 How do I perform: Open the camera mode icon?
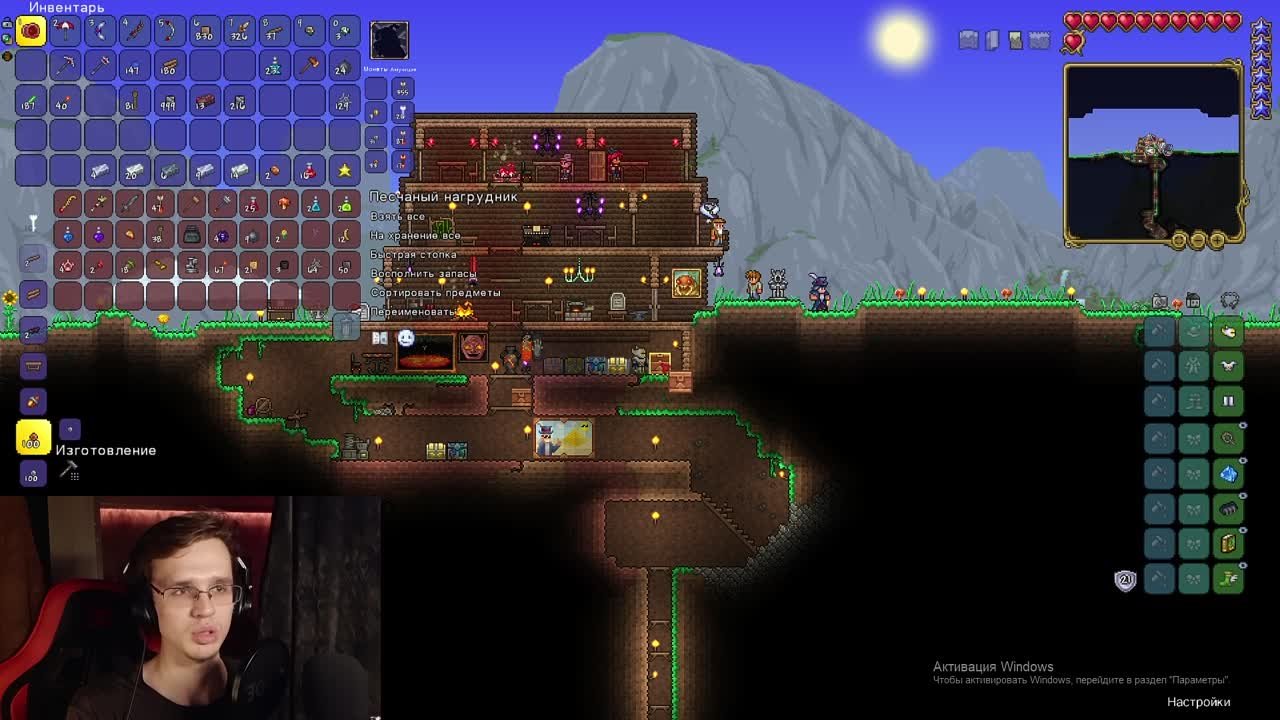pyautogui.click(x=1160, y=301)
